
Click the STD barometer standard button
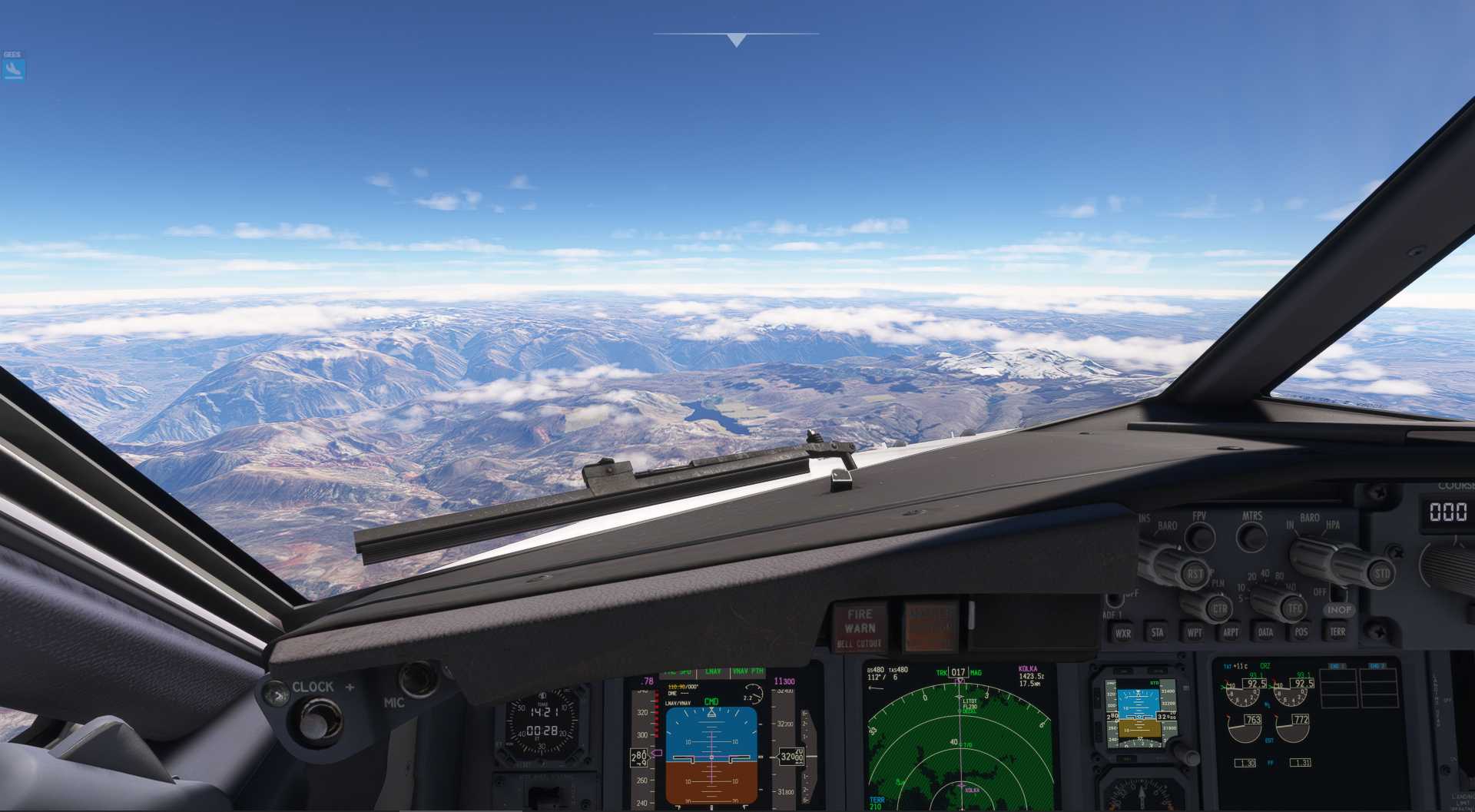click(1381, 573)
